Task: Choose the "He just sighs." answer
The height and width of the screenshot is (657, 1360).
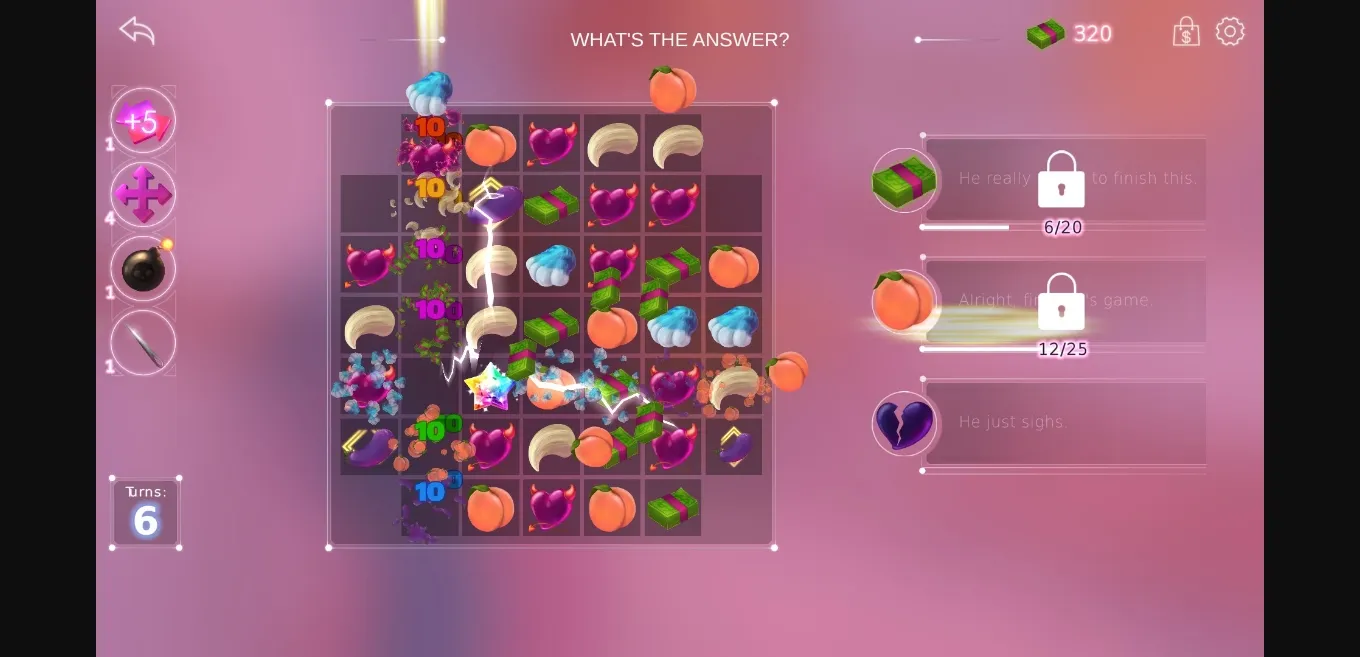Action: (1064, 423)
